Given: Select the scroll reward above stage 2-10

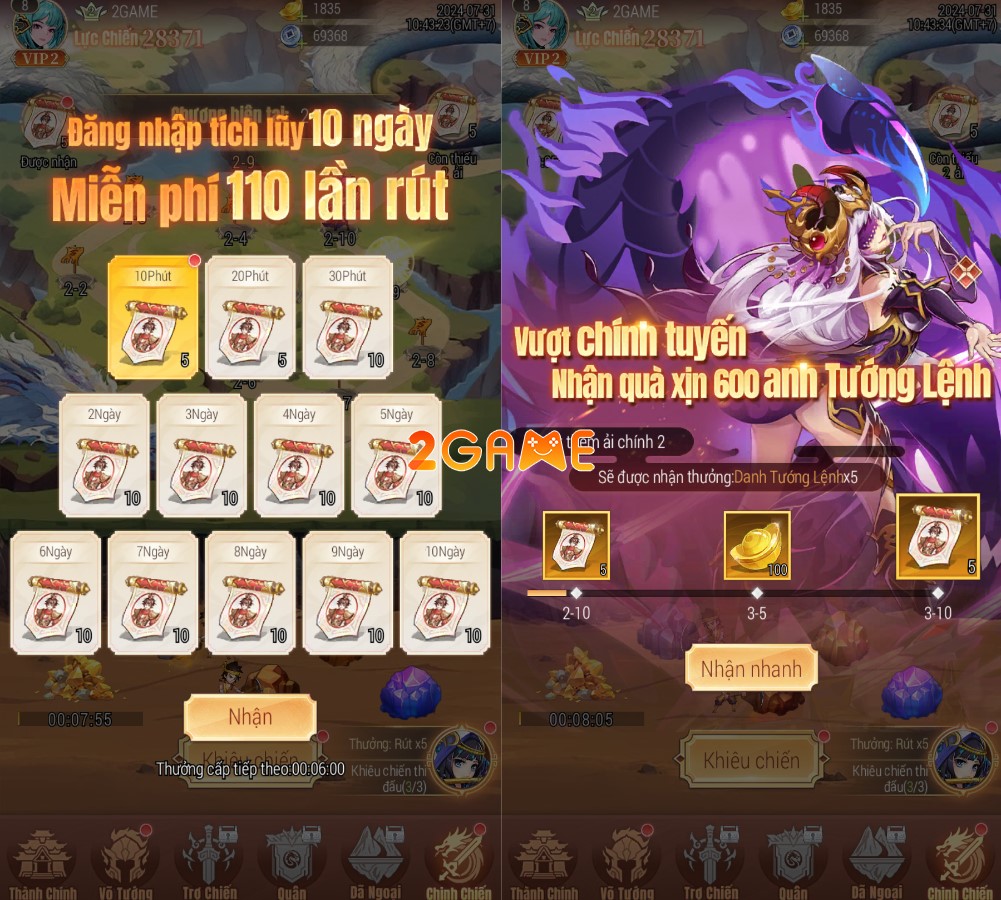Looking at the screenshot, I should pos(576,546).
